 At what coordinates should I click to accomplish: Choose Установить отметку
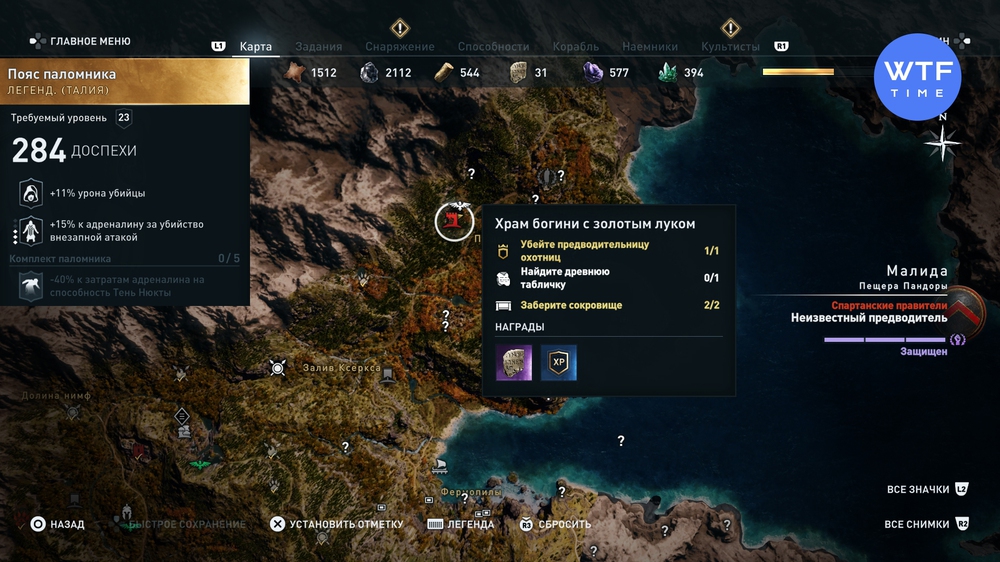pyautogui.click(x=346, y=524)
